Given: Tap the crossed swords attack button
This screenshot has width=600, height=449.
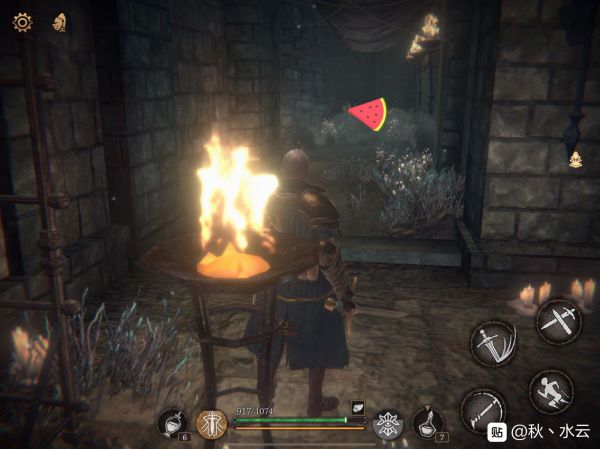Looking at the screenshot, I should coord(558,321).
